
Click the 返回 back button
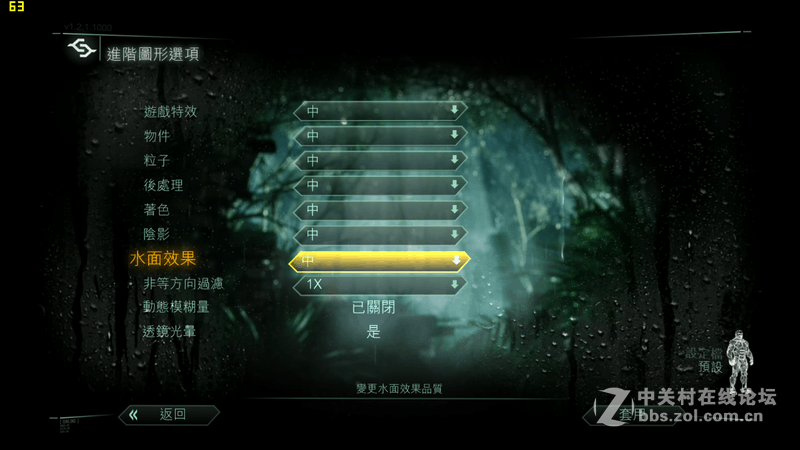pos(169,414)
